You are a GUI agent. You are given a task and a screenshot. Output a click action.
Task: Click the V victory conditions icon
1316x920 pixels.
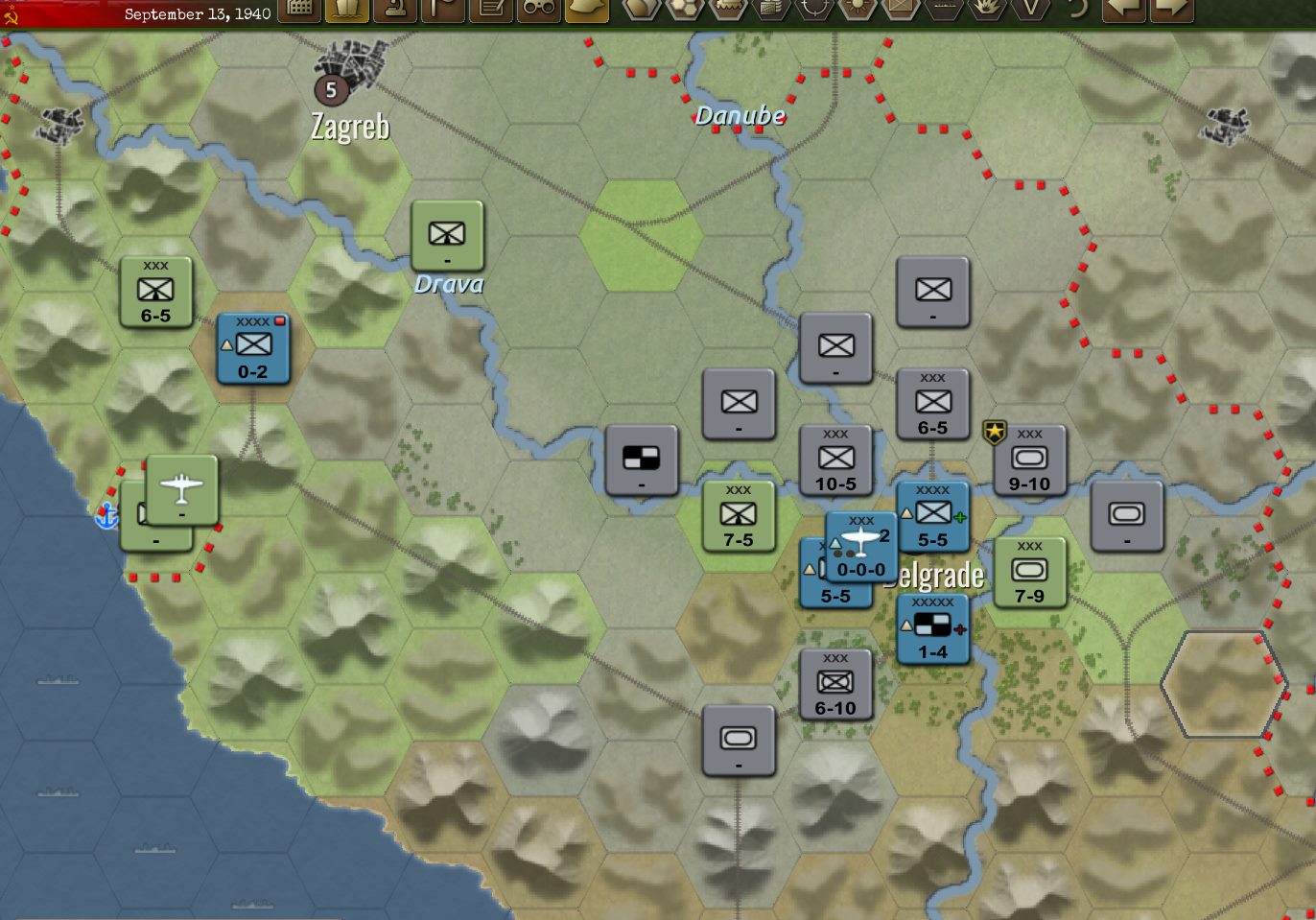coord(1030,12)
